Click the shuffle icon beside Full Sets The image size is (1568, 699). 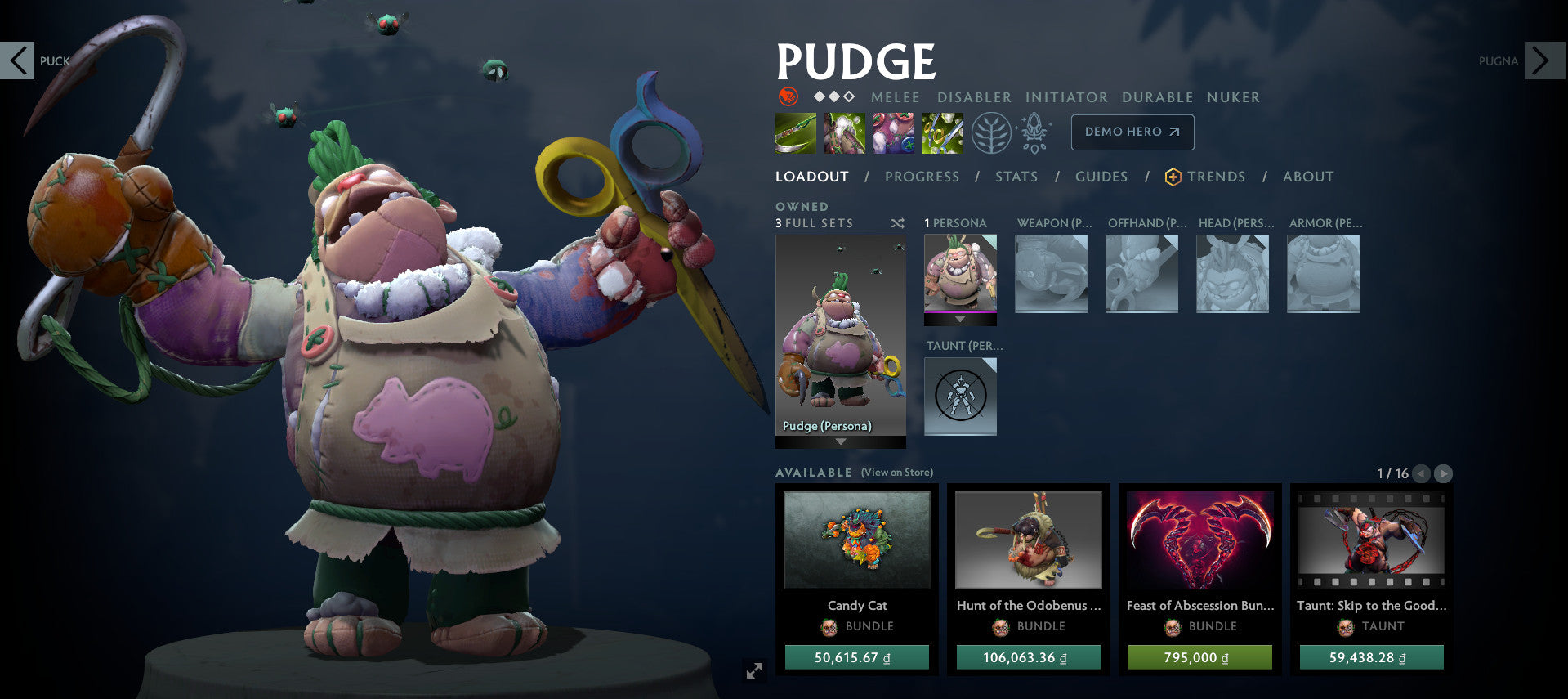click(x=897, y=222)
